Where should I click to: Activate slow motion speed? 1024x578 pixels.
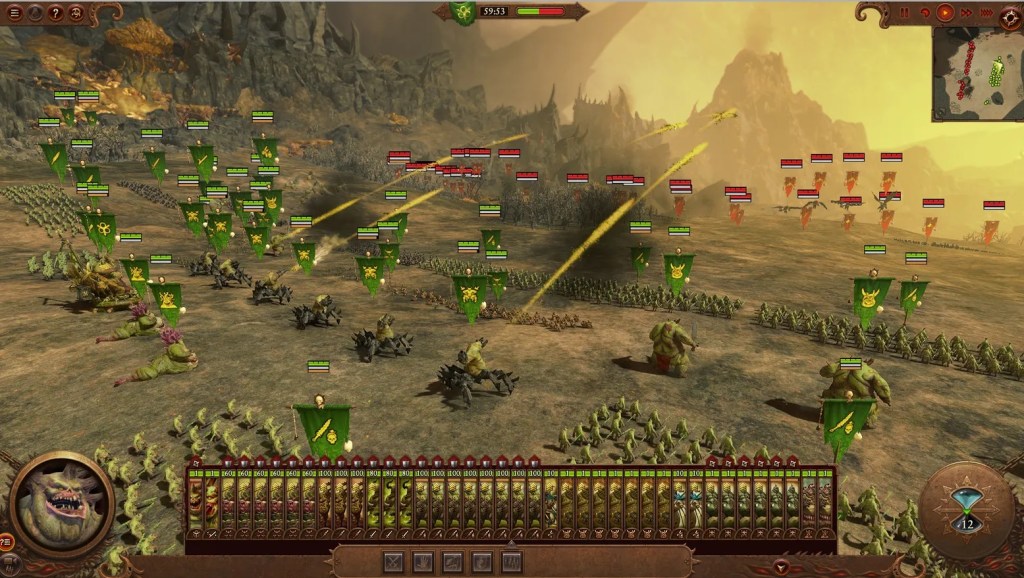(x=925, y=13)
